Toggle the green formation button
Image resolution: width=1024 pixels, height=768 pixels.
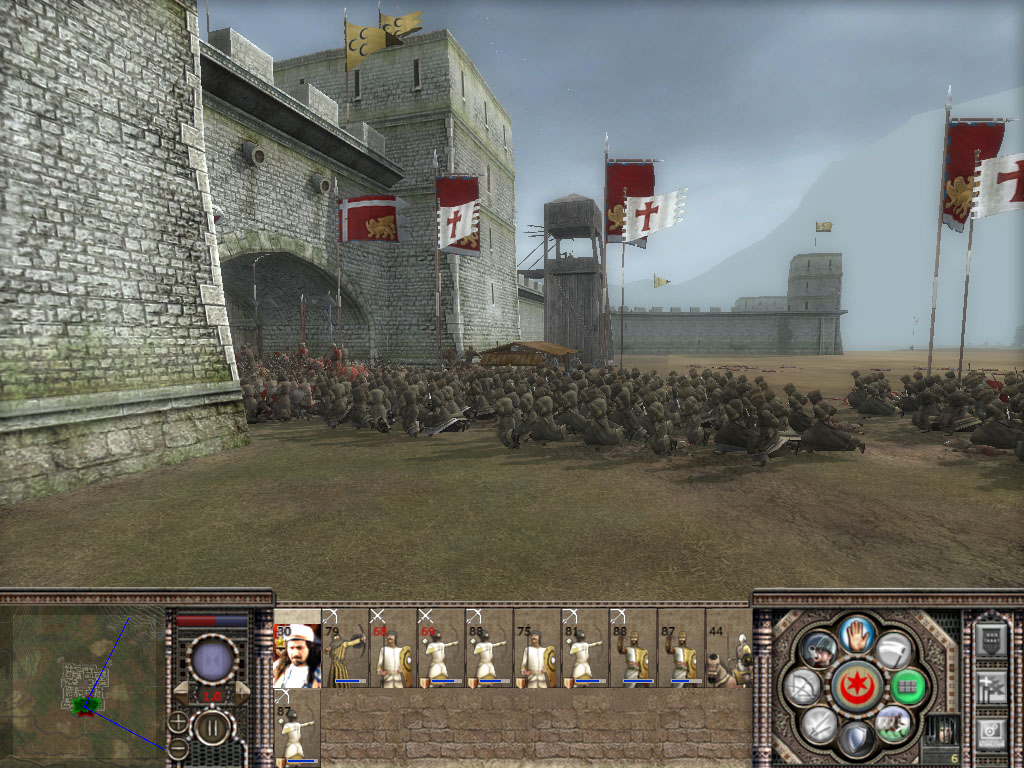pyautogui.click(x=908, y=686)
